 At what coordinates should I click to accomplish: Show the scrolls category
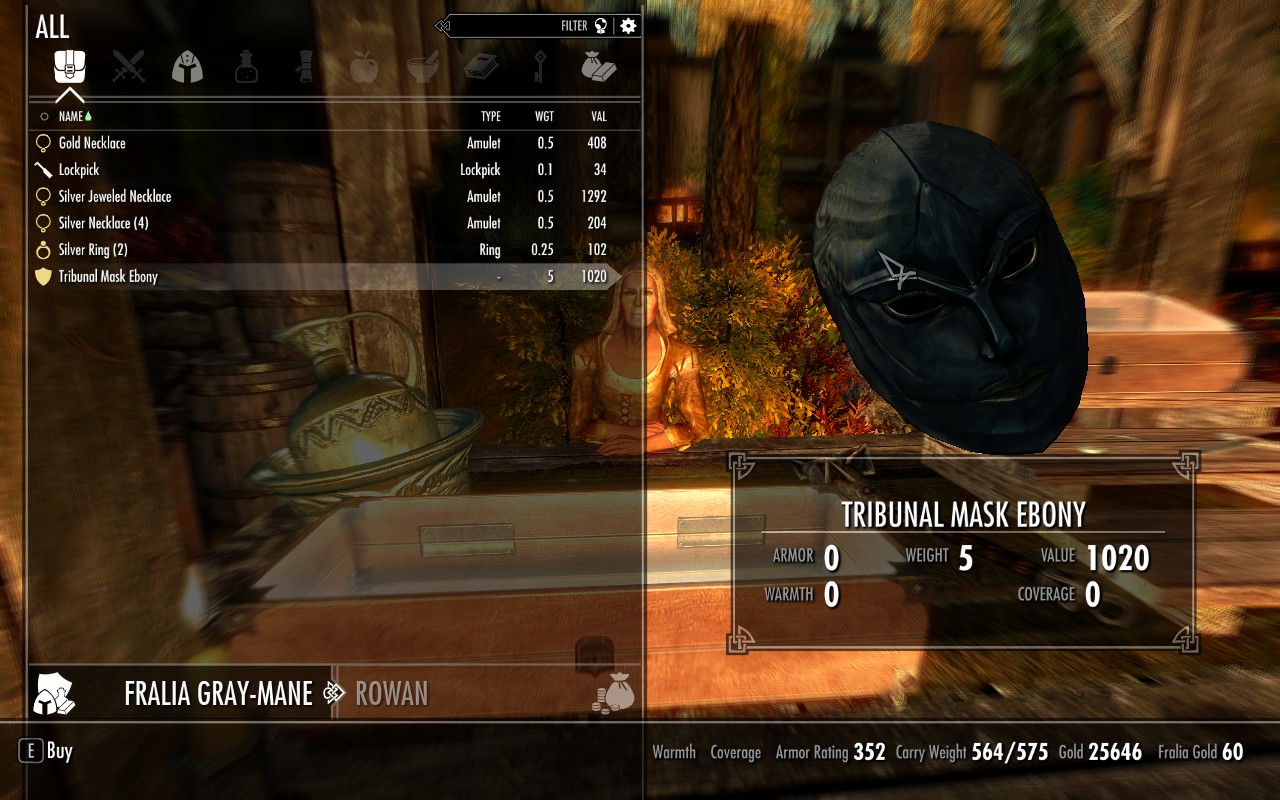(x=305, y=67)
